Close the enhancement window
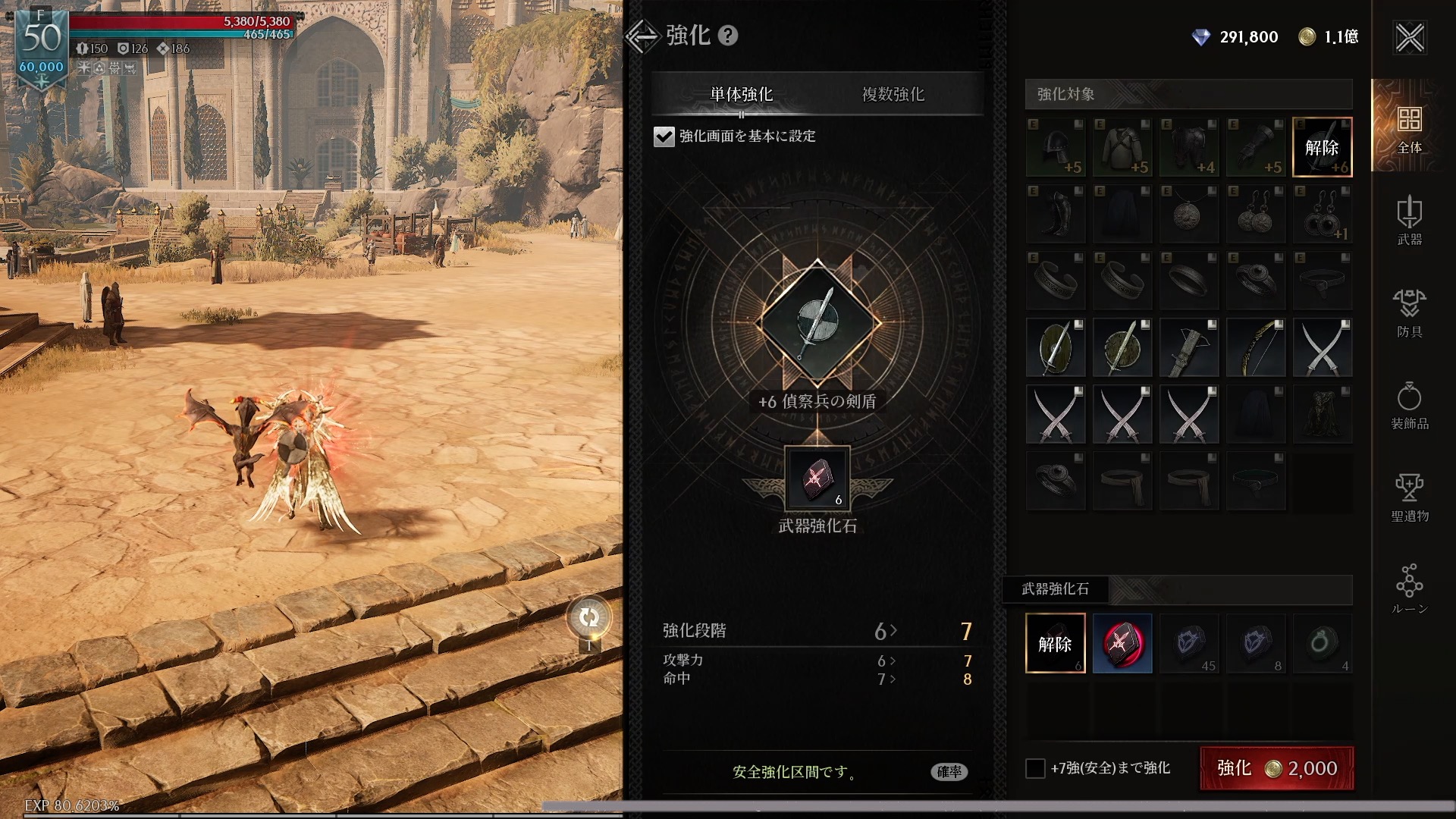 point(1410,37)
